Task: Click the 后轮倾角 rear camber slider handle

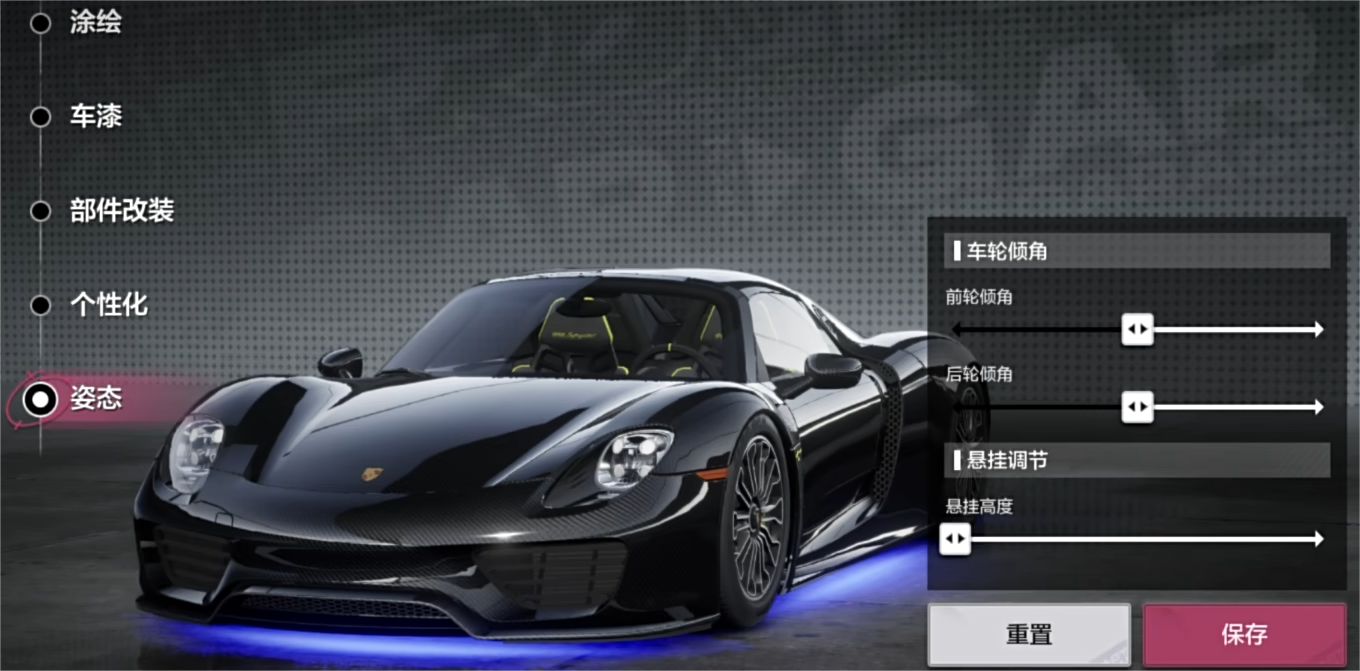Action: 1137,407
